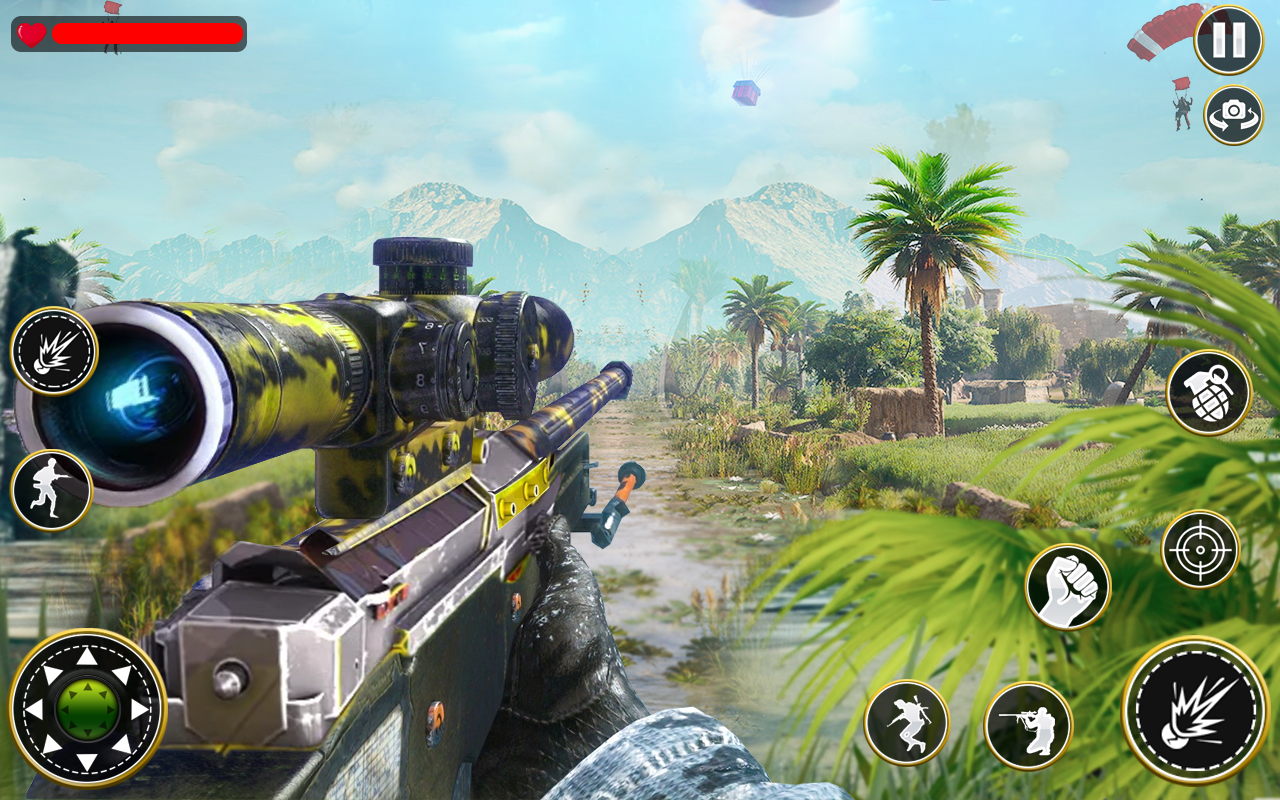Tap the down arrow on the joystick pad
Viewport: 1280px width, 800px height.
coord(88,762)
